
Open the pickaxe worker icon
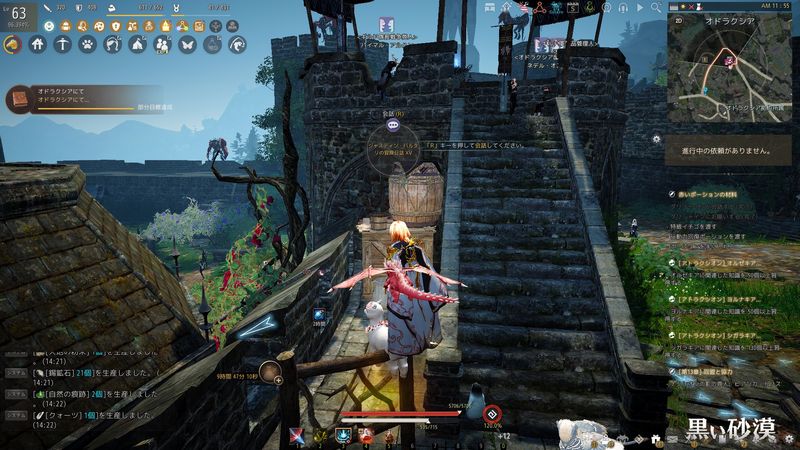pyautogui.click(x=63, y=44)
